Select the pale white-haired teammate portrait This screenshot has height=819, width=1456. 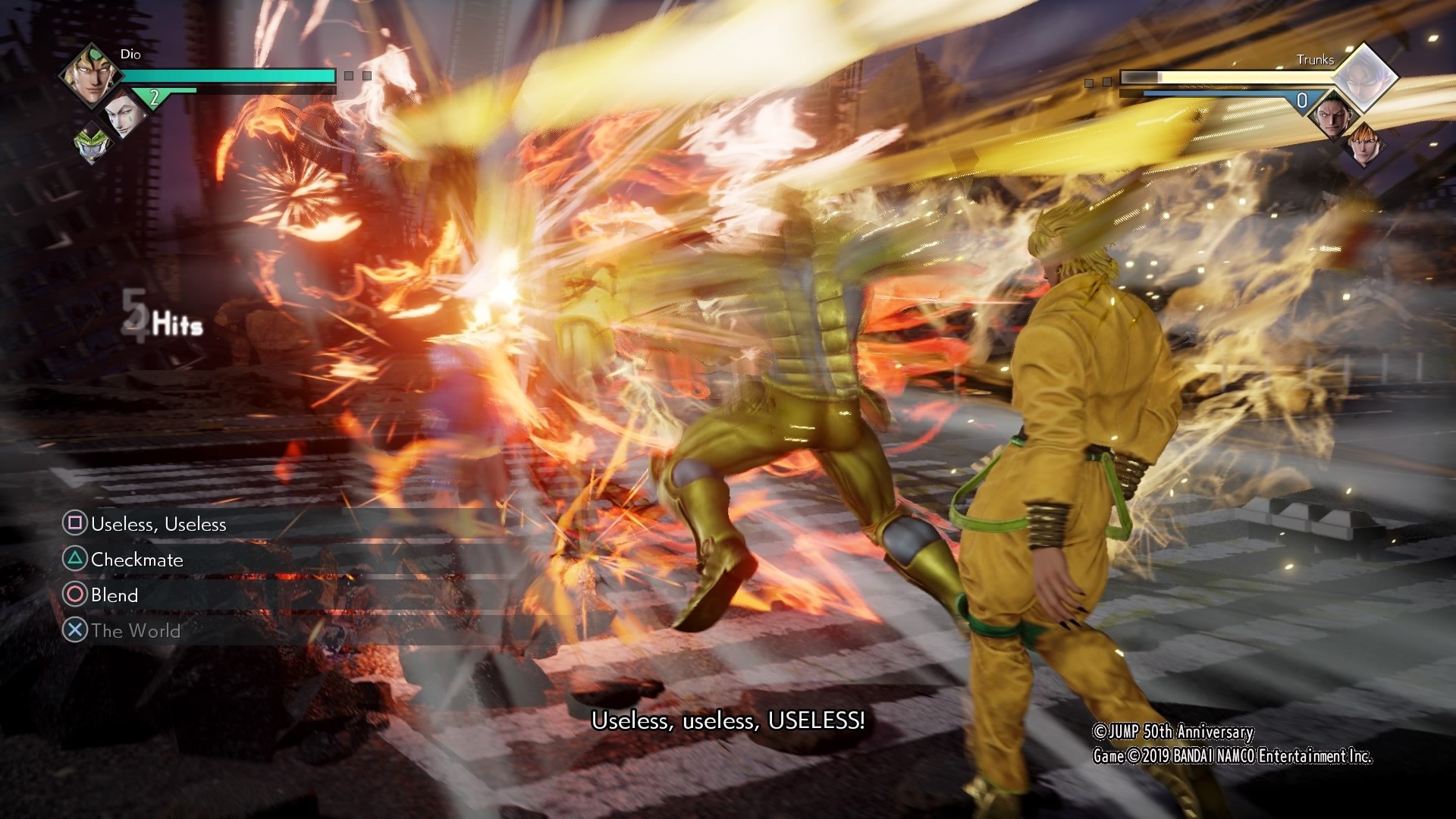pyautogui.click(x=122, y=114)
